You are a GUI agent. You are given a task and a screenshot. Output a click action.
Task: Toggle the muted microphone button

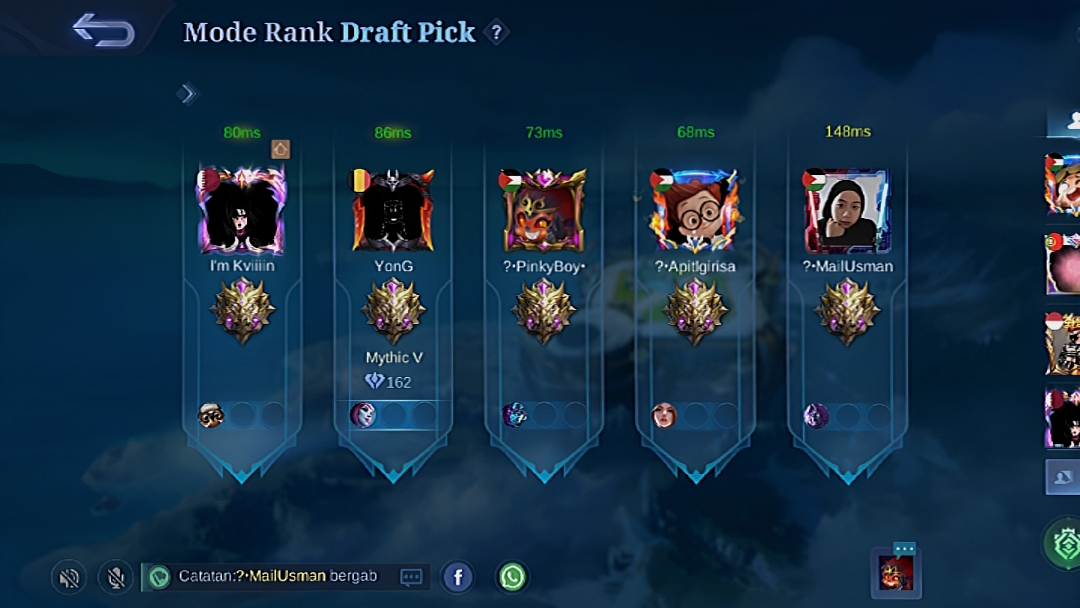coord(116,577)
